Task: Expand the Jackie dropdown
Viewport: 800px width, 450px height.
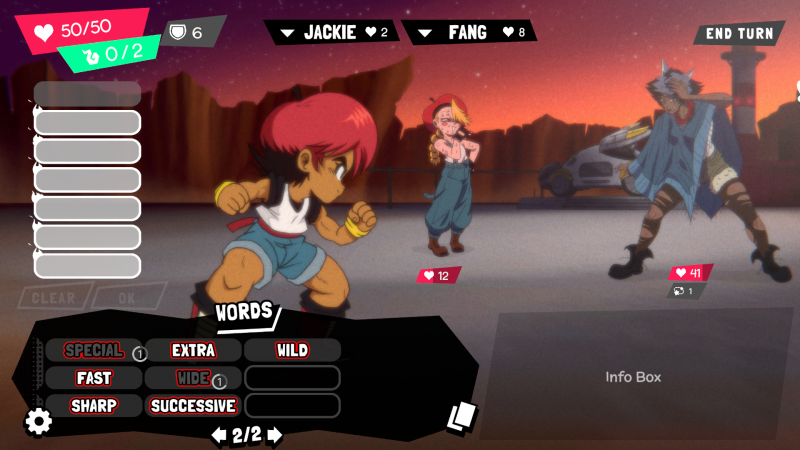Action: (x=288, y=33)
